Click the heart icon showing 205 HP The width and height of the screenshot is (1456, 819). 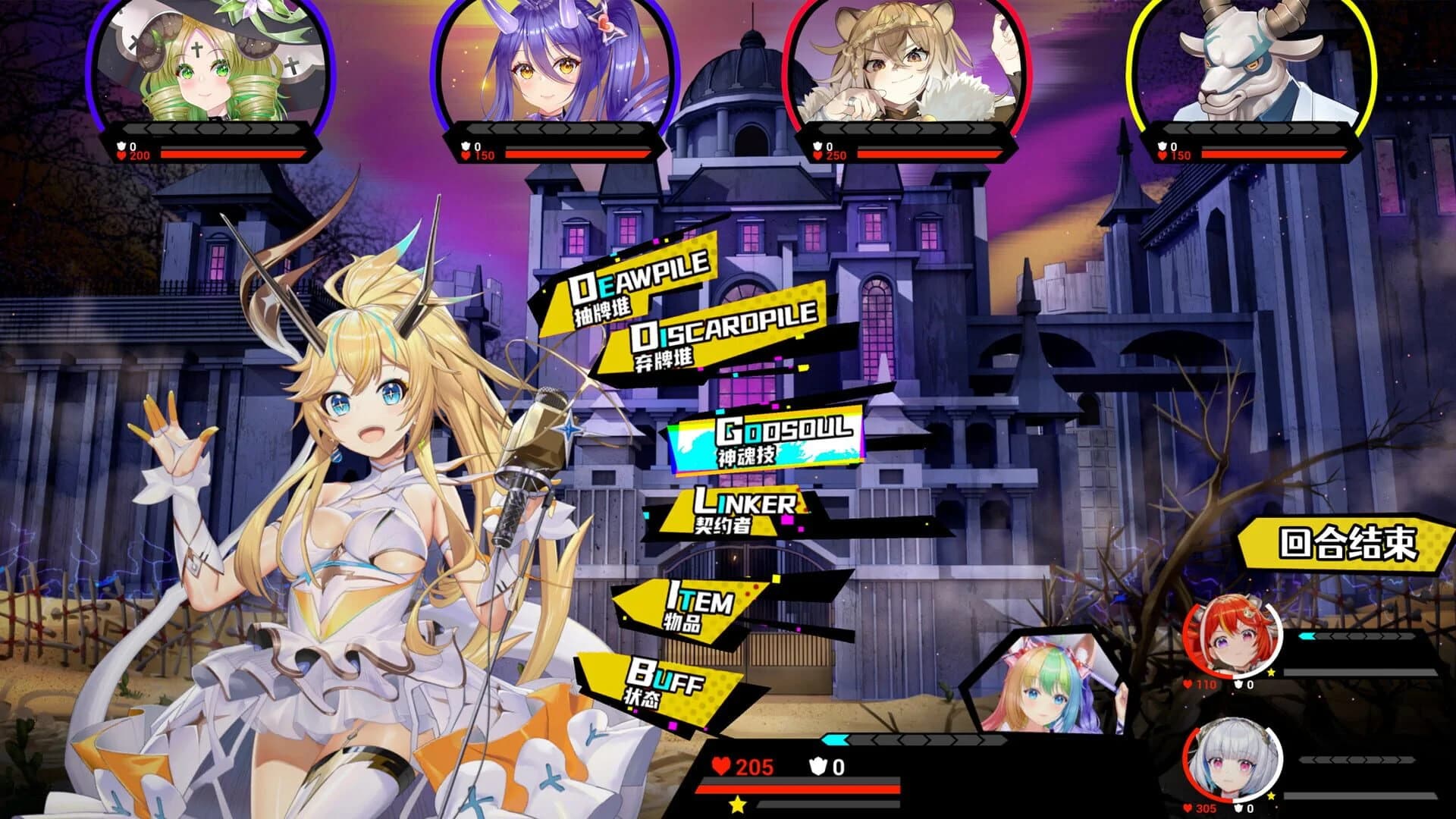(723, 763)
